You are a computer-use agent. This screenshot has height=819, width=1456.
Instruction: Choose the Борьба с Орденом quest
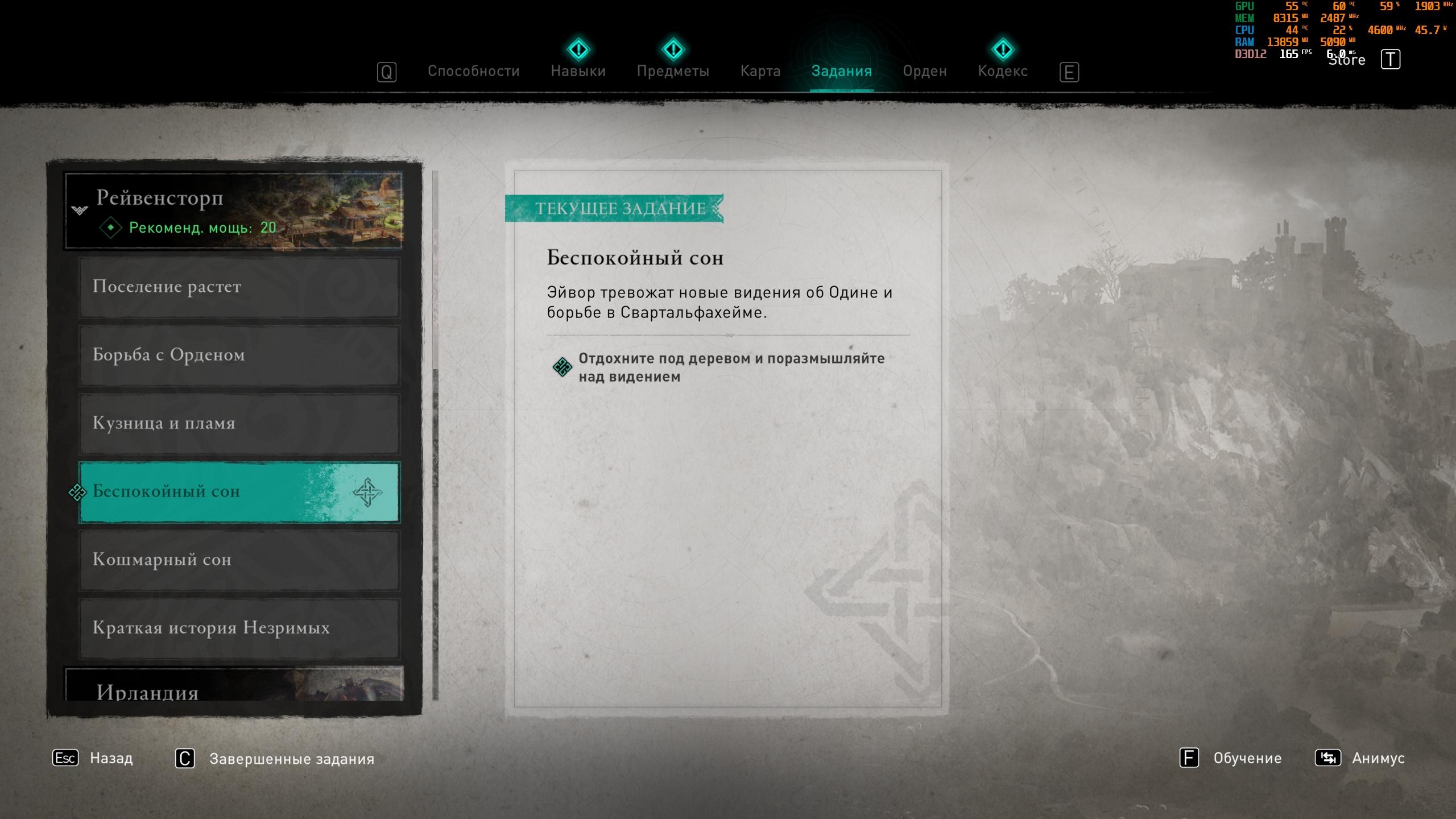click(239, 355)
